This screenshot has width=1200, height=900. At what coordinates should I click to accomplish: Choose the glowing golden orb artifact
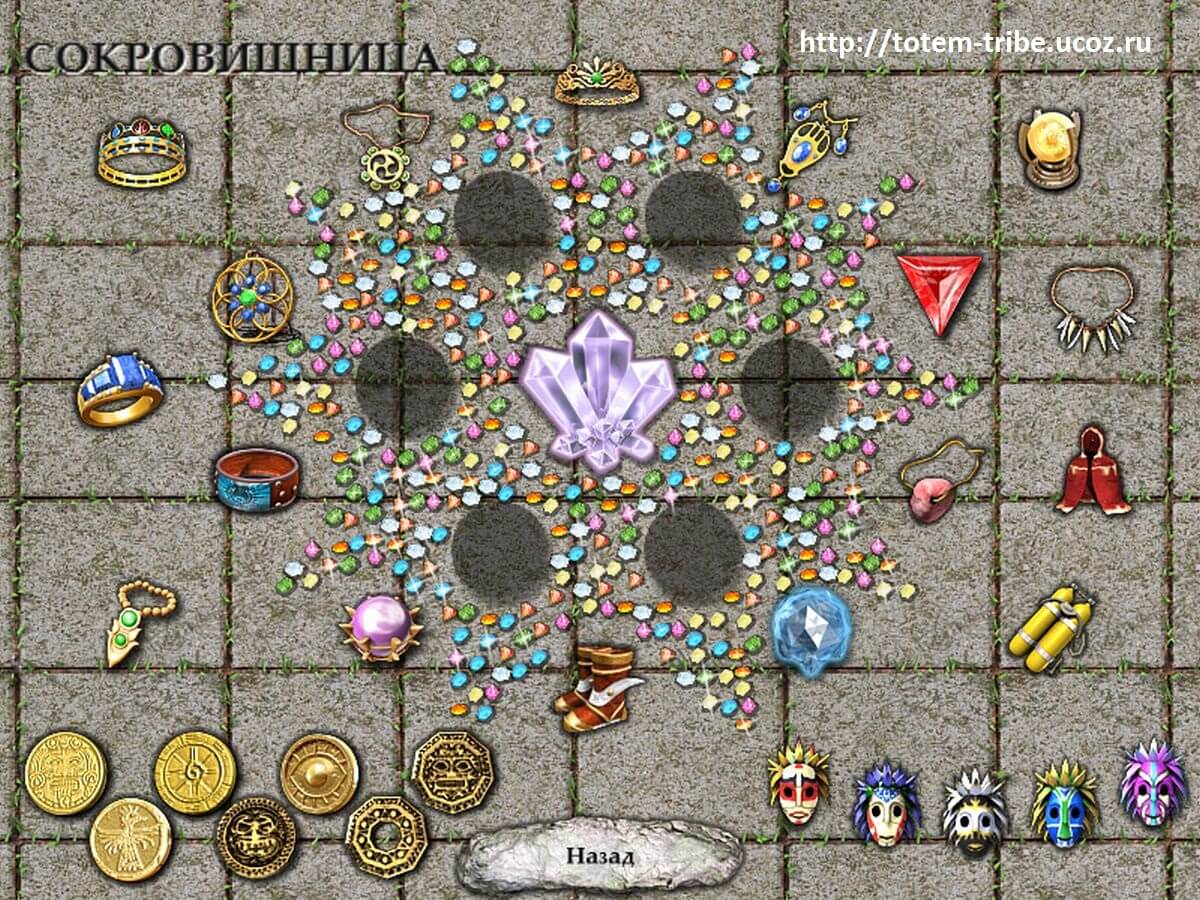coord(1050,149)
